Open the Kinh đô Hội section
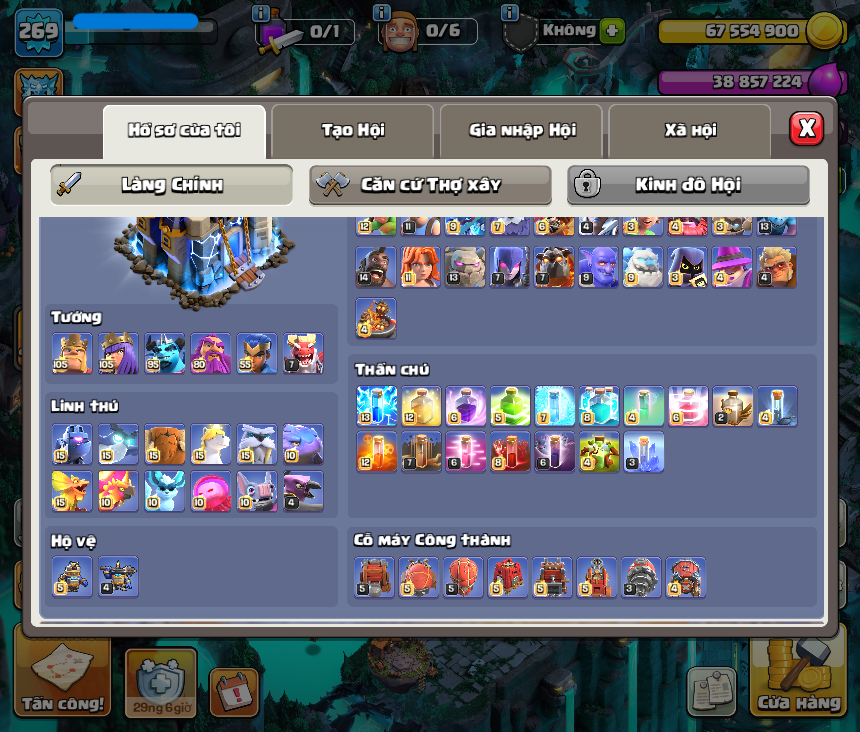 pos(688,185)
